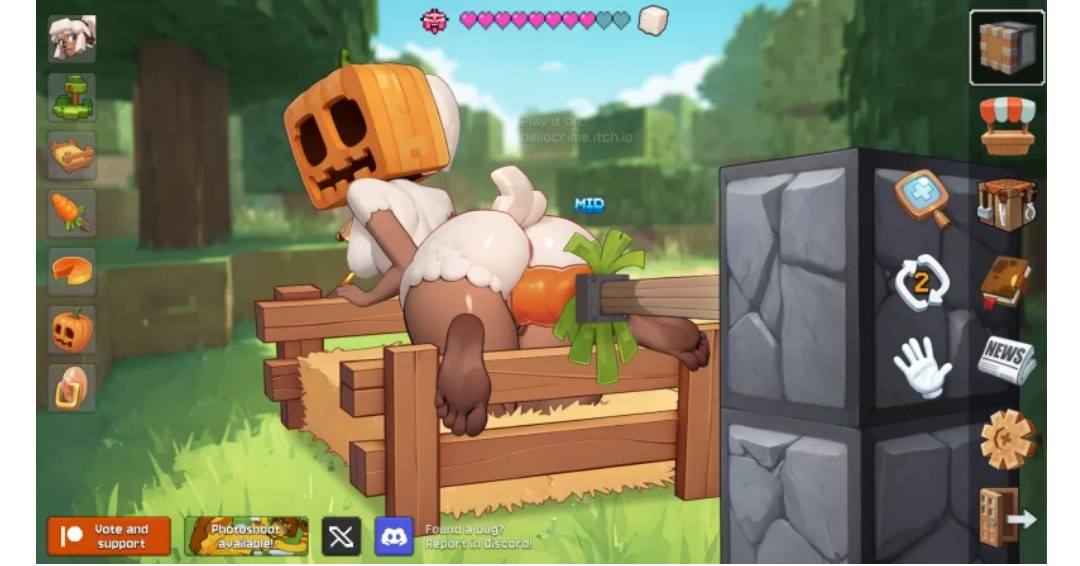Read the NEWS newspaper
The height and width of the screenshot is (566, 1080).
point(1006,360)
